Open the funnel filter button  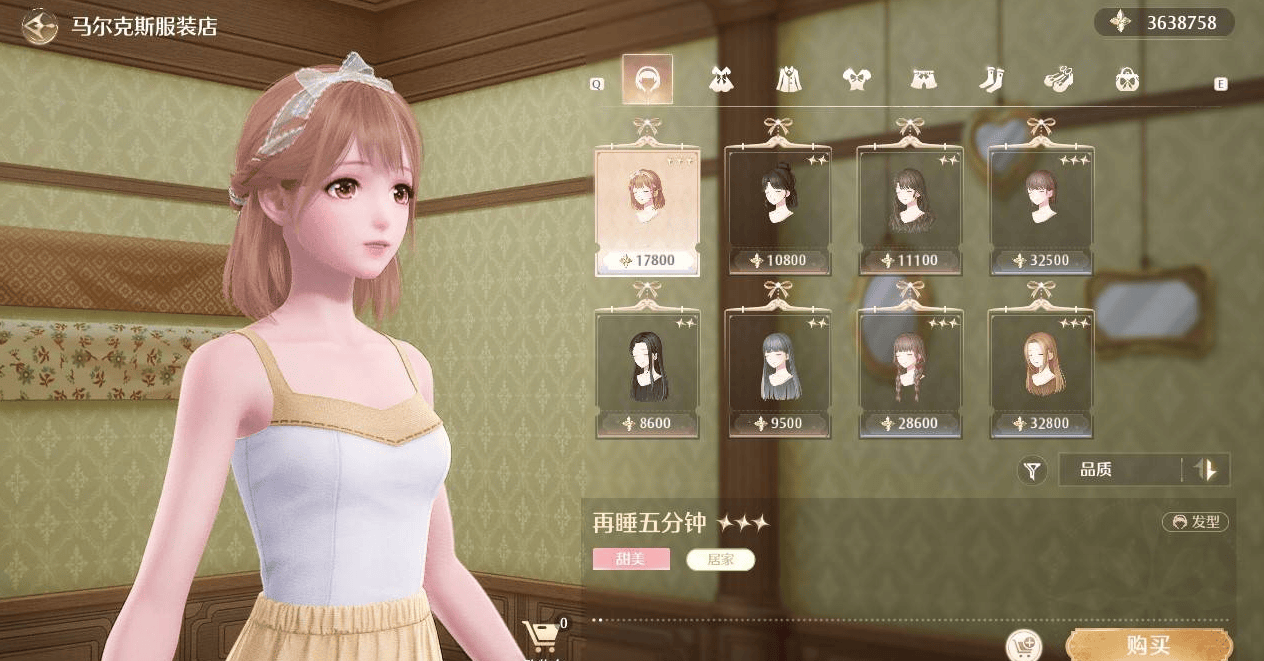1032,470
